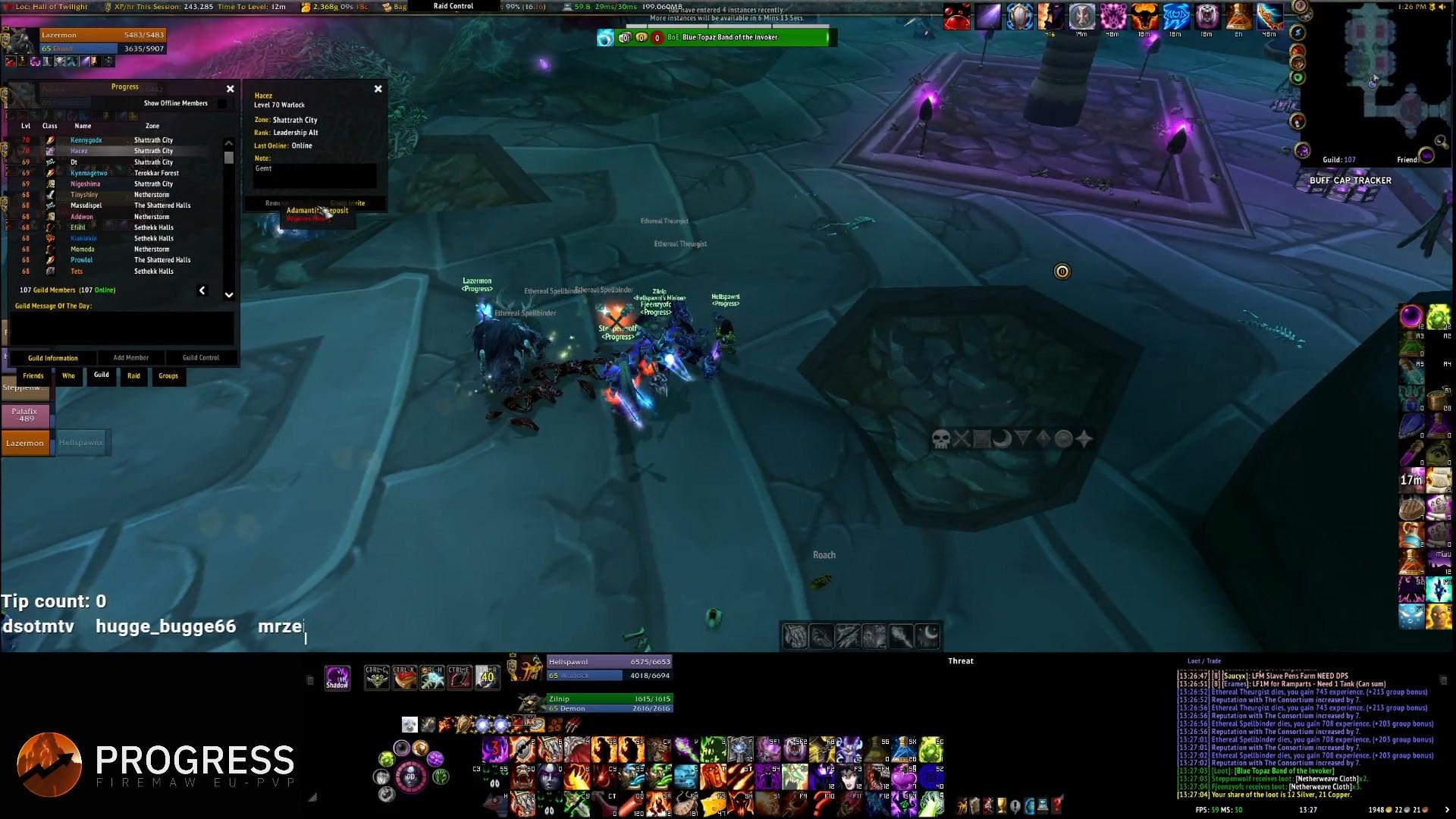Click the Guild Information button
This screenshot has width=1456, height=819.
tap(52, 357)
